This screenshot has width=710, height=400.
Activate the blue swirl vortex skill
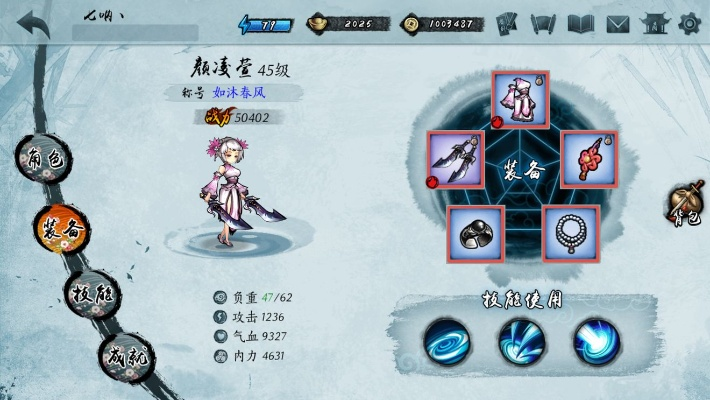(x=446, y=340)
